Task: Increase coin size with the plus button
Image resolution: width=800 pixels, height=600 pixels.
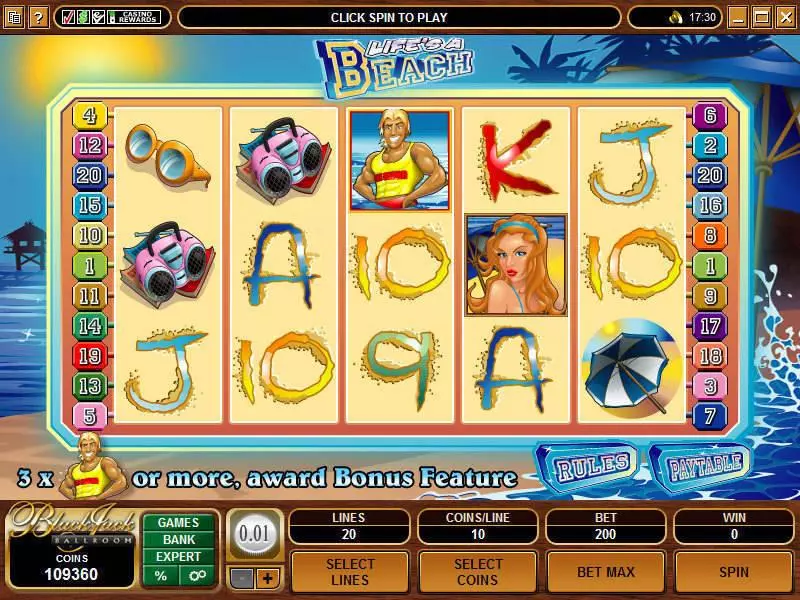Action: (x=267, y=578)
